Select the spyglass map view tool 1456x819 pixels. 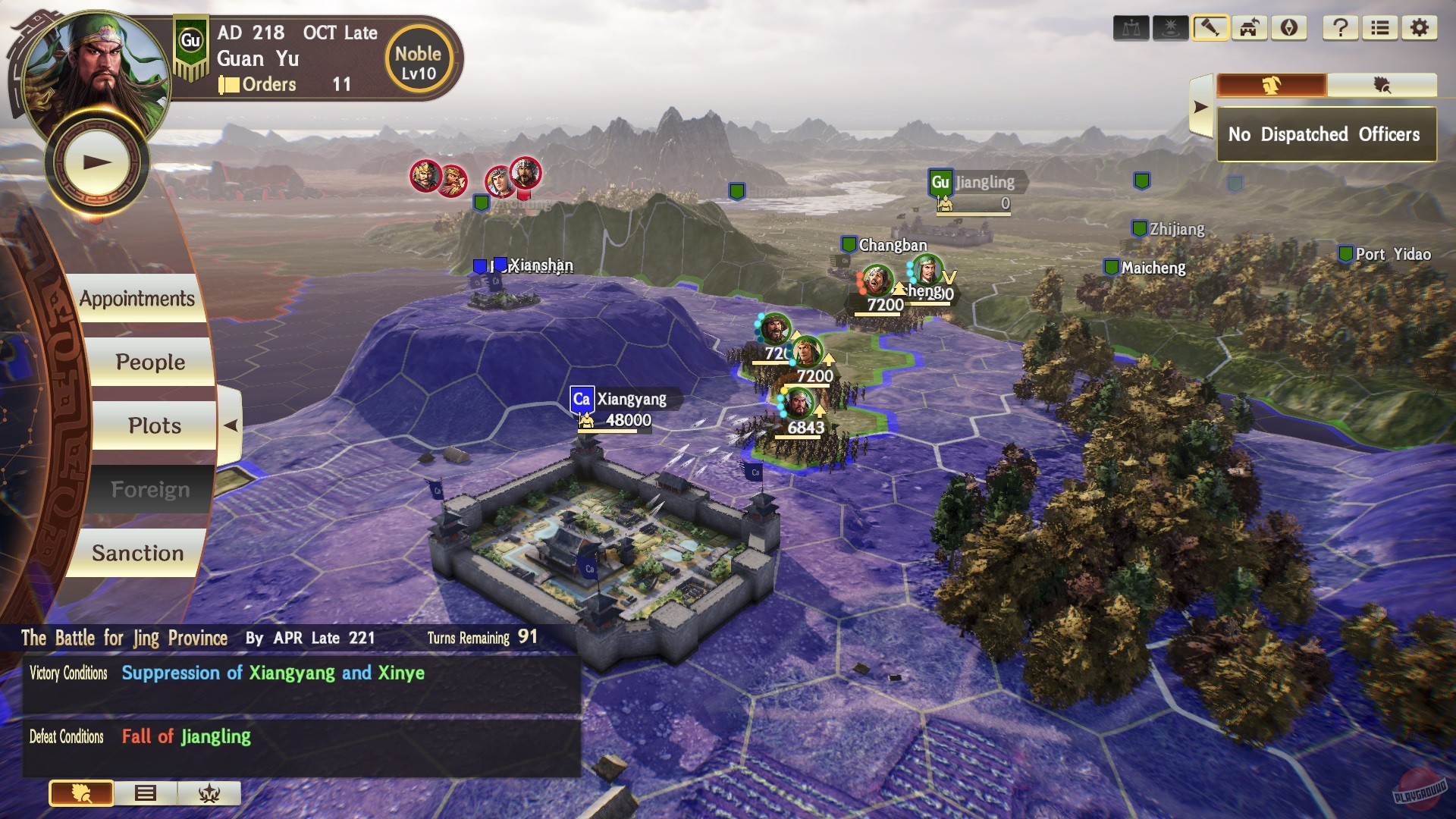1211,28
